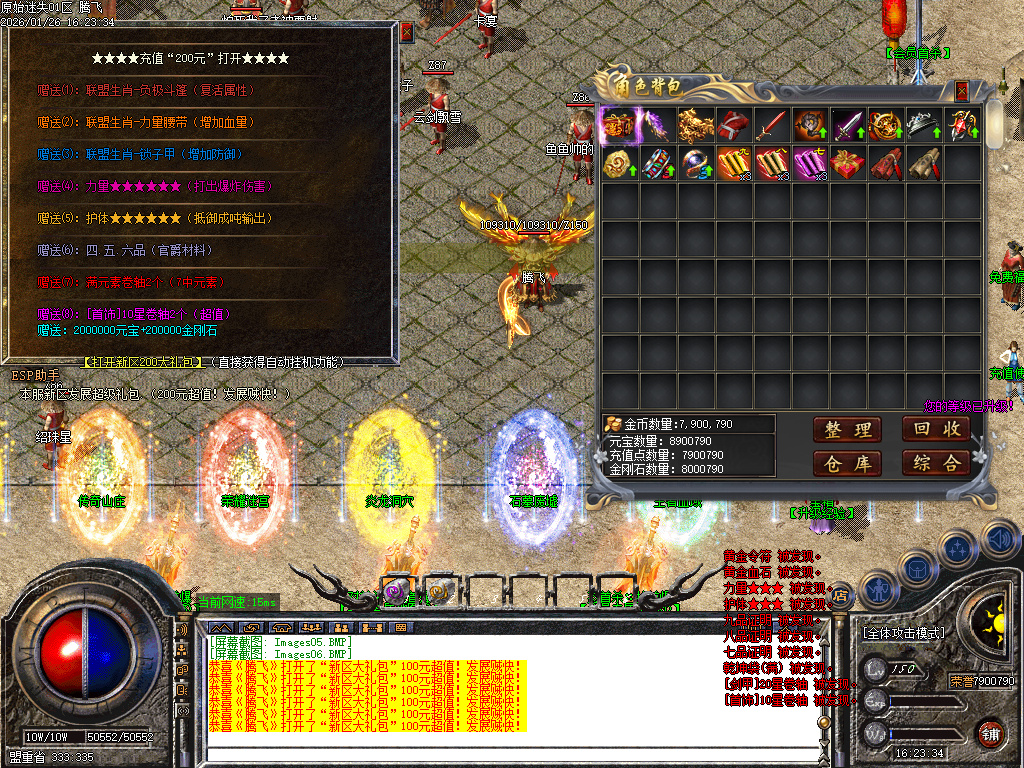Select the pink gift box with gold ribbon
The height and width of the screenshot is (768, 1024).
(846, 163)
